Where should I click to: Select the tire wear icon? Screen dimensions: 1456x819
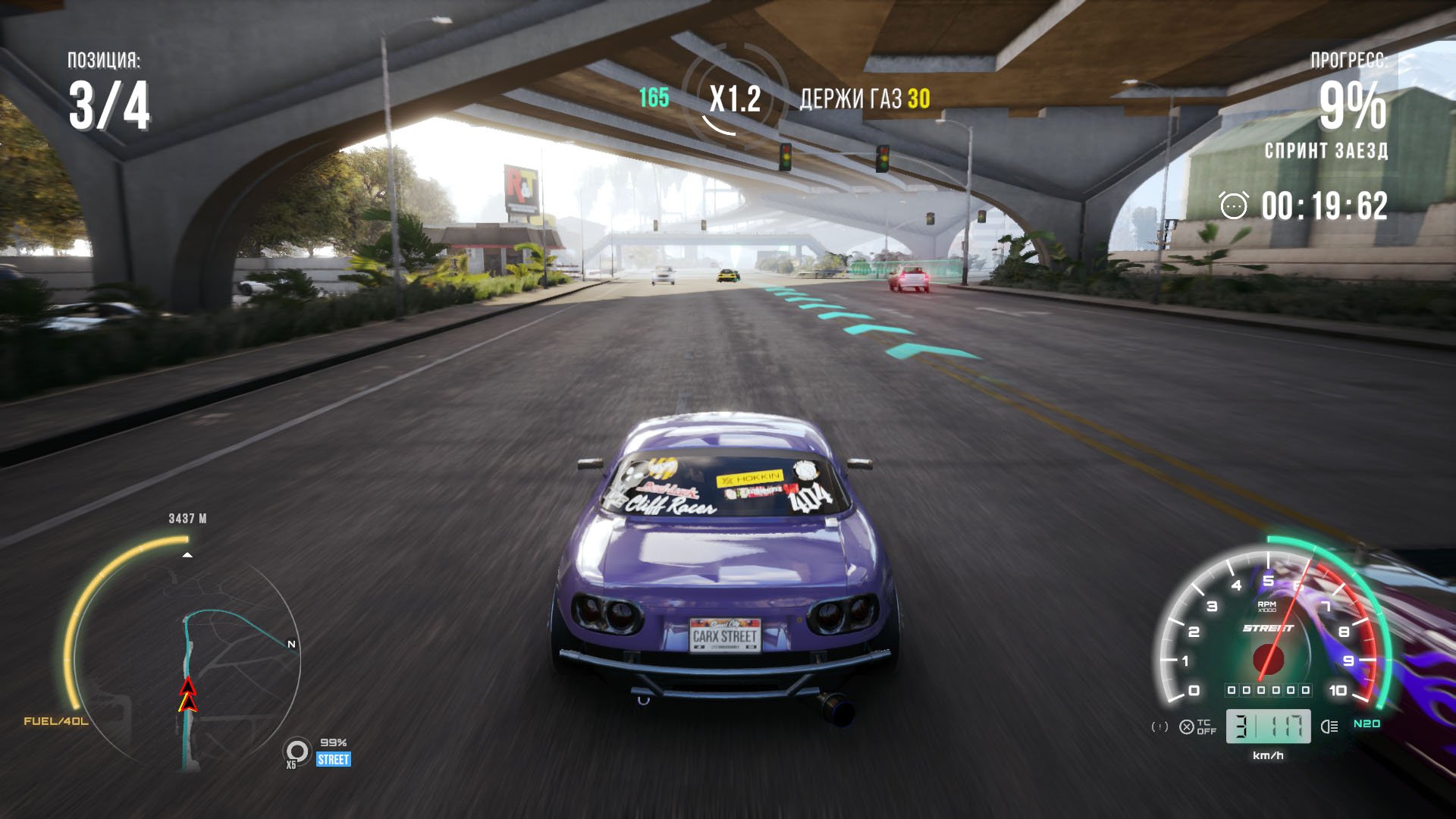[x=297, y=752]
